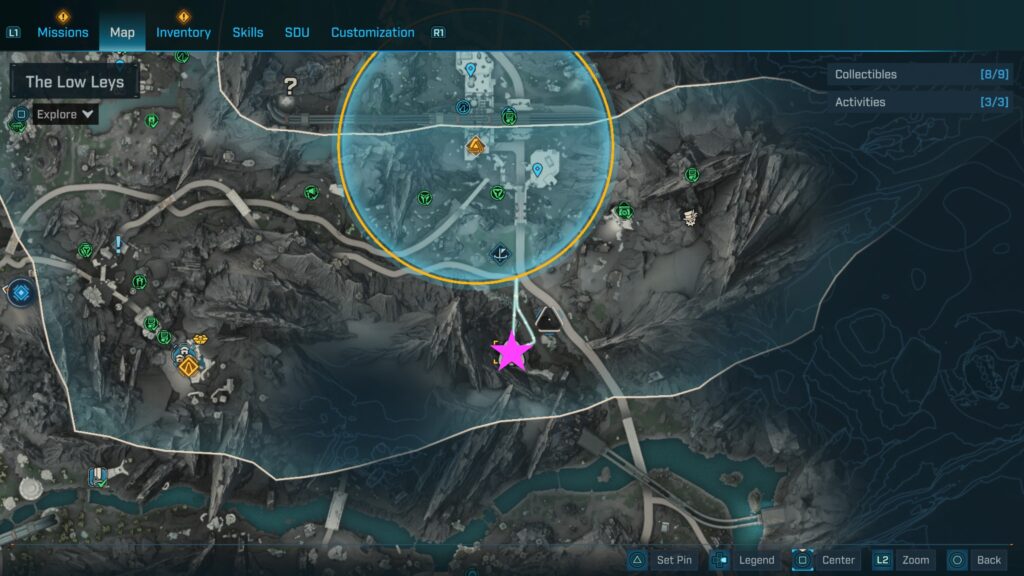Open the Customization tab
This screenshot has width=1024, height=576.
372,32
